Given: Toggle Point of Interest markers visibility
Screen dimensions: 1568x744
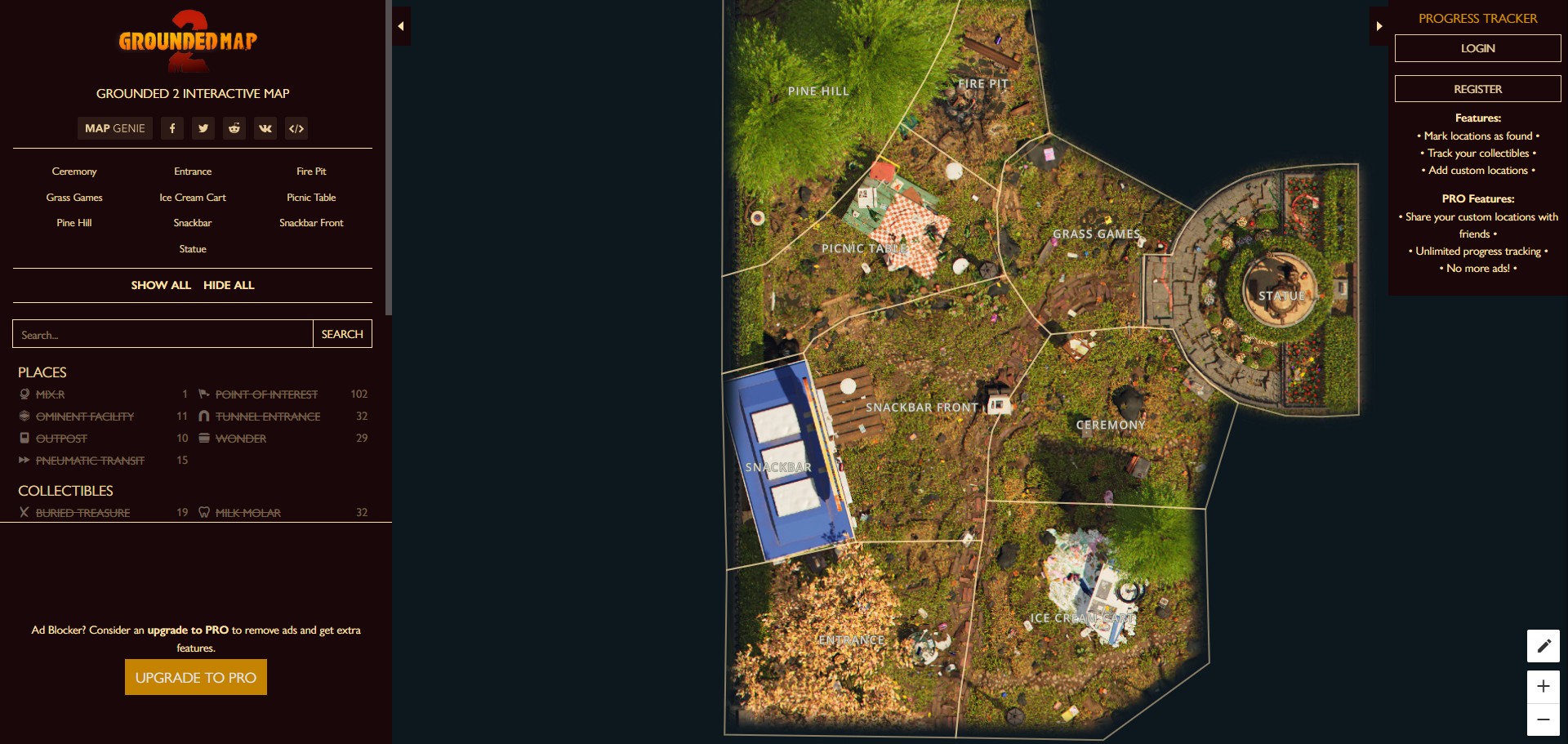Looking at the screenshot, I should (x=266, y=394).
